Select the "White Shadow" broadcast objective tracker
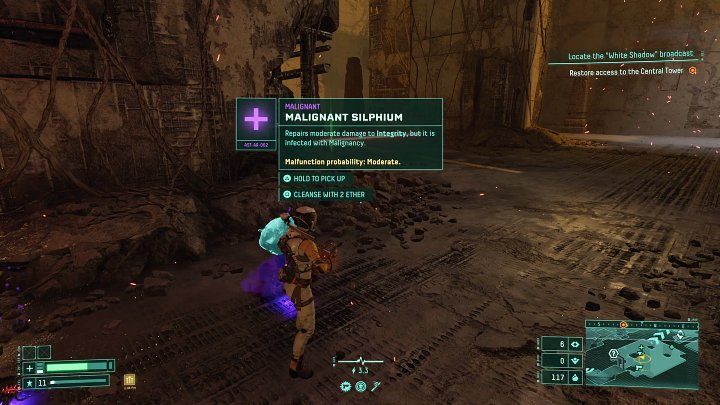 click(630, 58)
